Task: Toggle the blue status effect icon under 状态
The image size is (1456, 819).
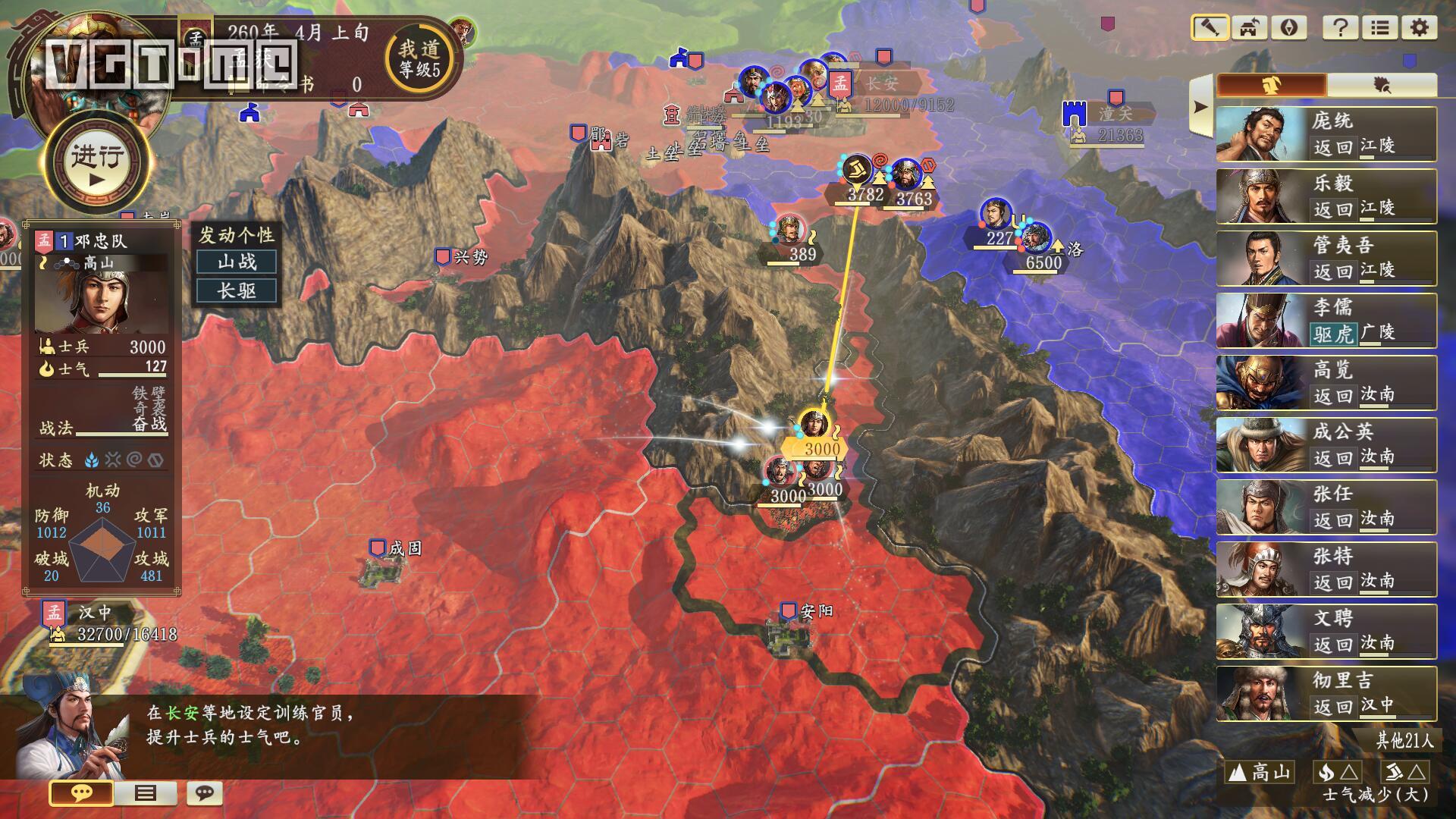Action: [x=92, y=460]
